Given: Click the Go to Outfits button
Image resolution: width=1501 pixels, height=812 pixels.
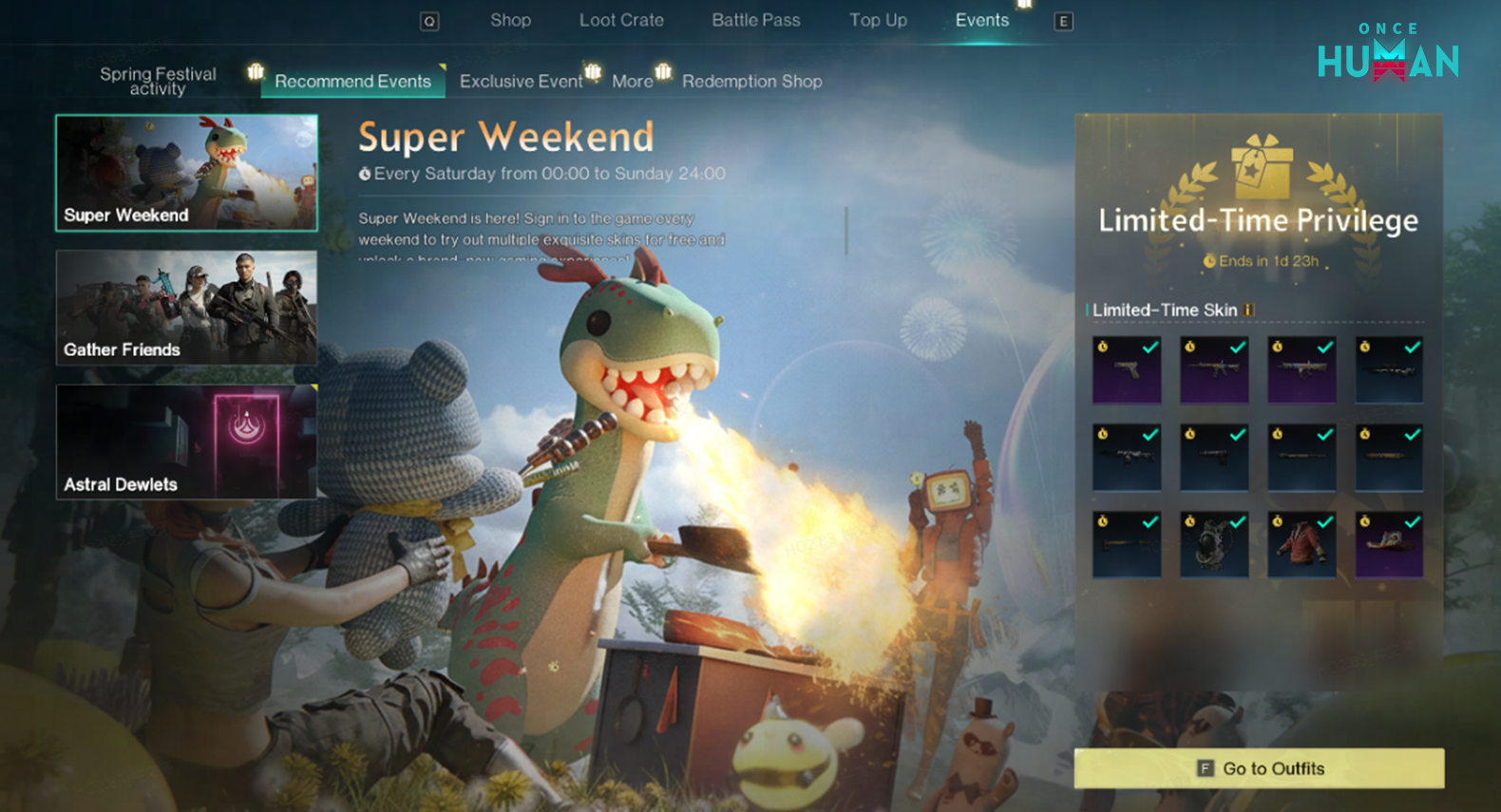Looking at the screenshot, I should tap(1259, 768).
